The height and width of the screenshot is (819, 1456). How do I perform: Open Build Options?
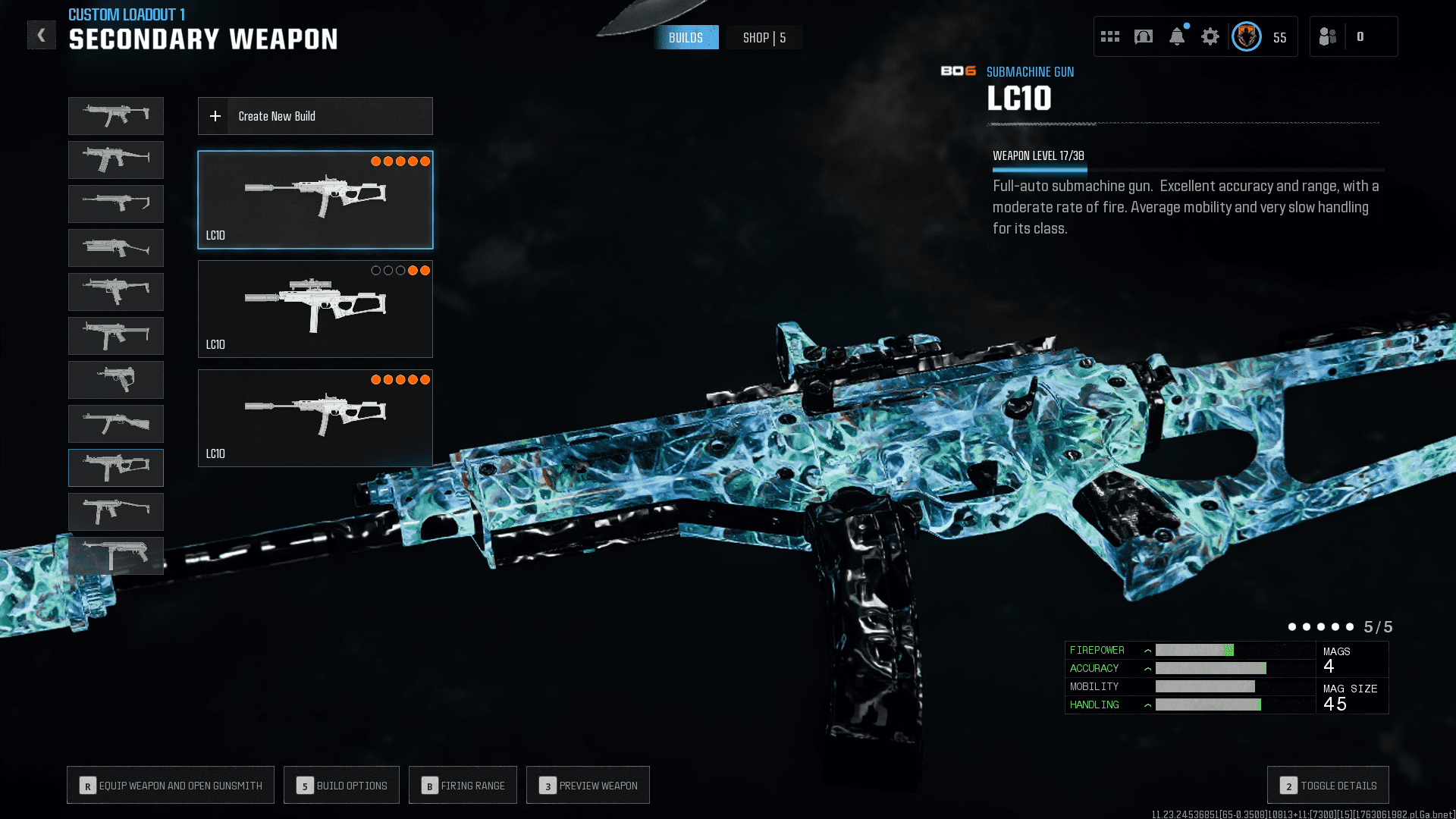coord(341,786)
